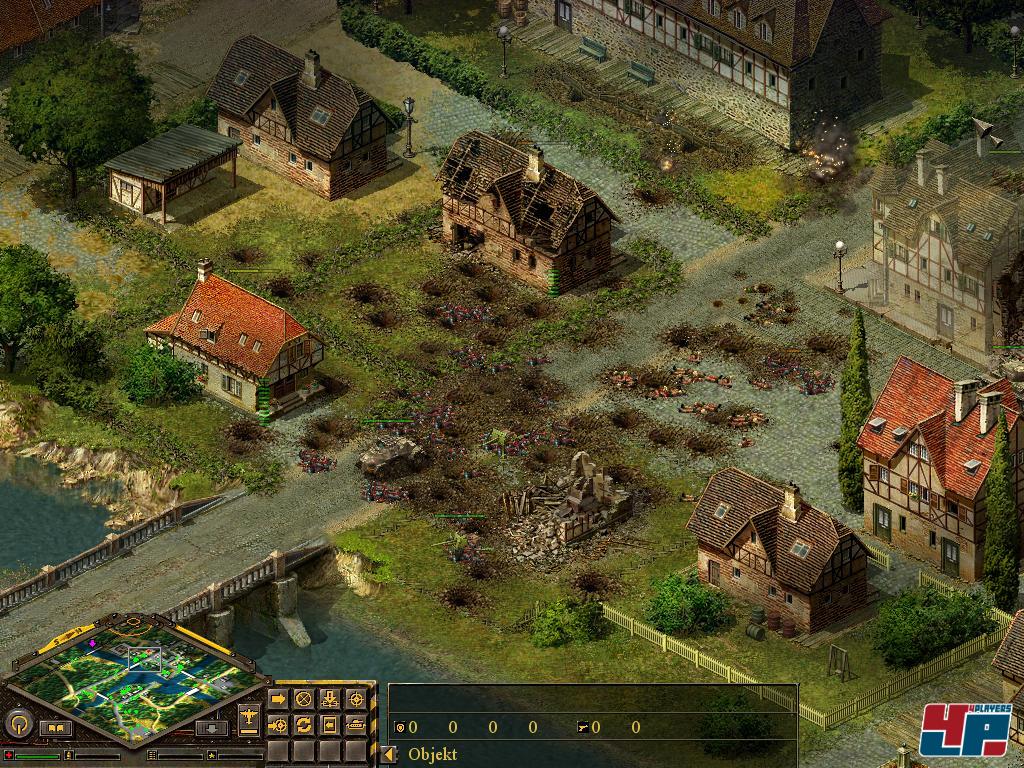This screenshot has height=768, width=1024.
Task: Activate the yellow arrow move command
Action: point(279,698)
